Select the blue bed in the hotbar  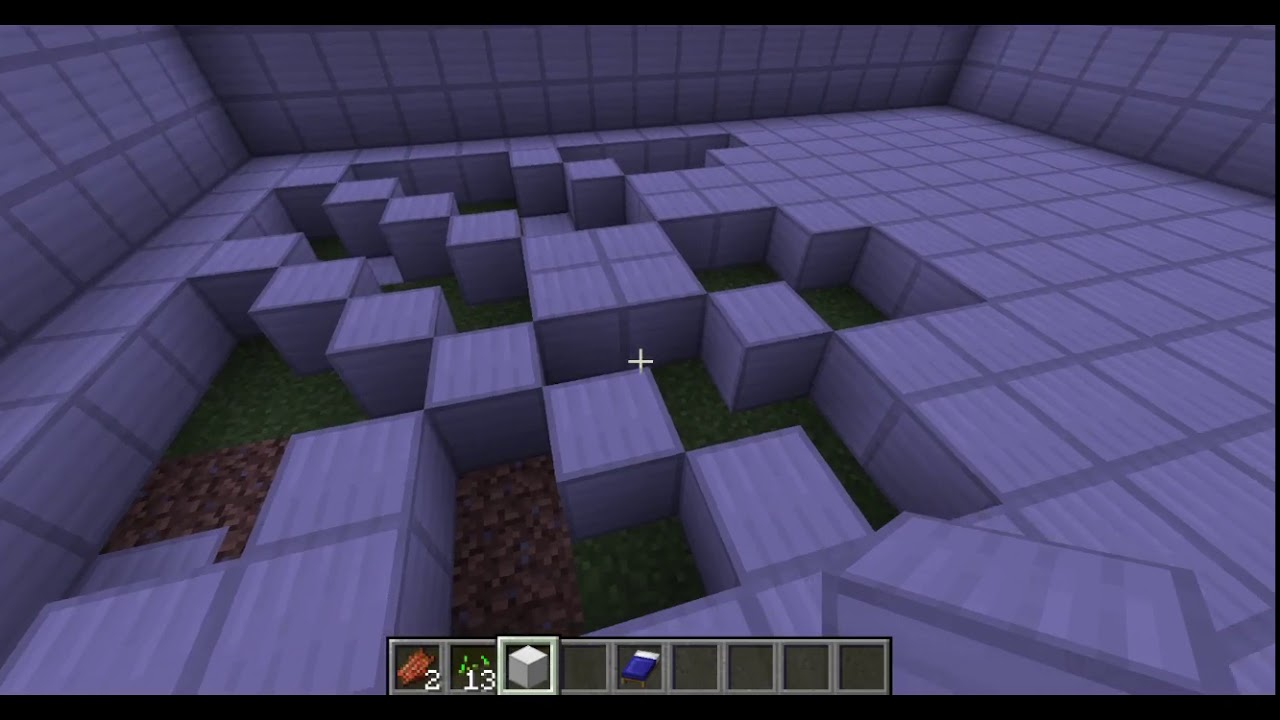639,663
